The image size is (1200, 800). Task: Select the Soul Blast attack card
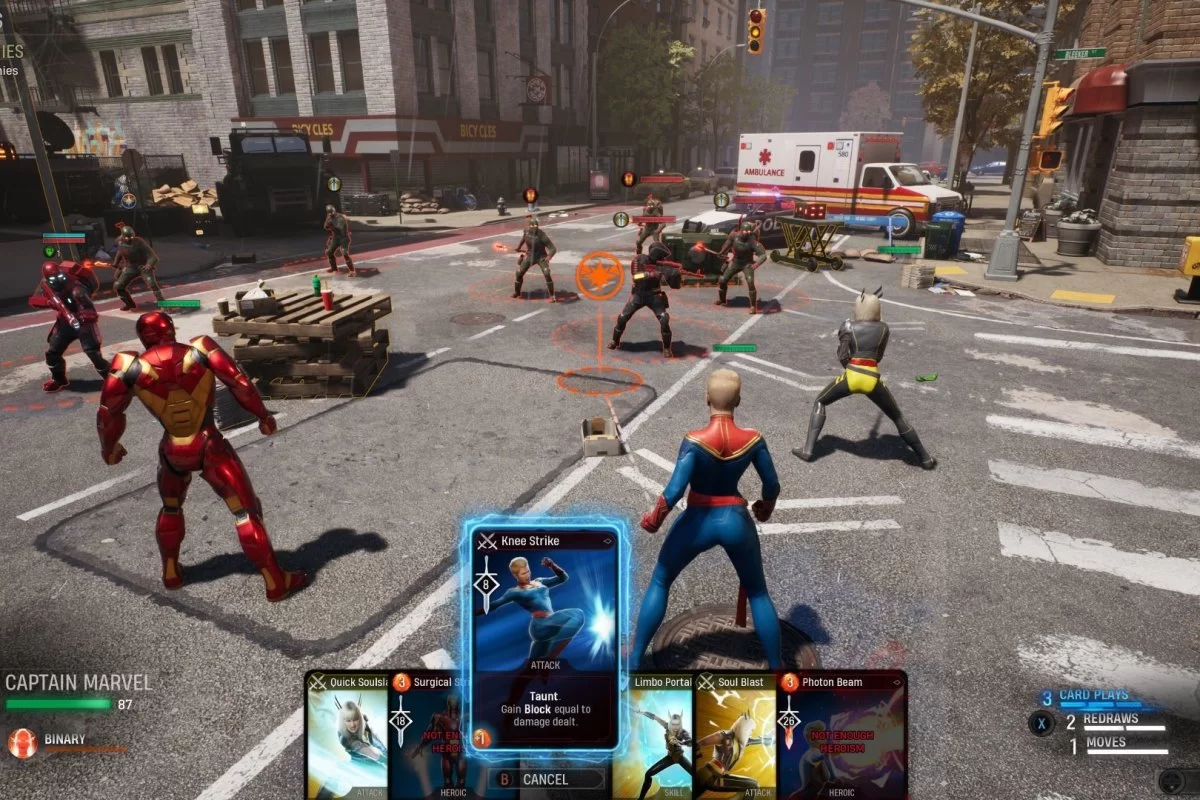pos(735,735)
